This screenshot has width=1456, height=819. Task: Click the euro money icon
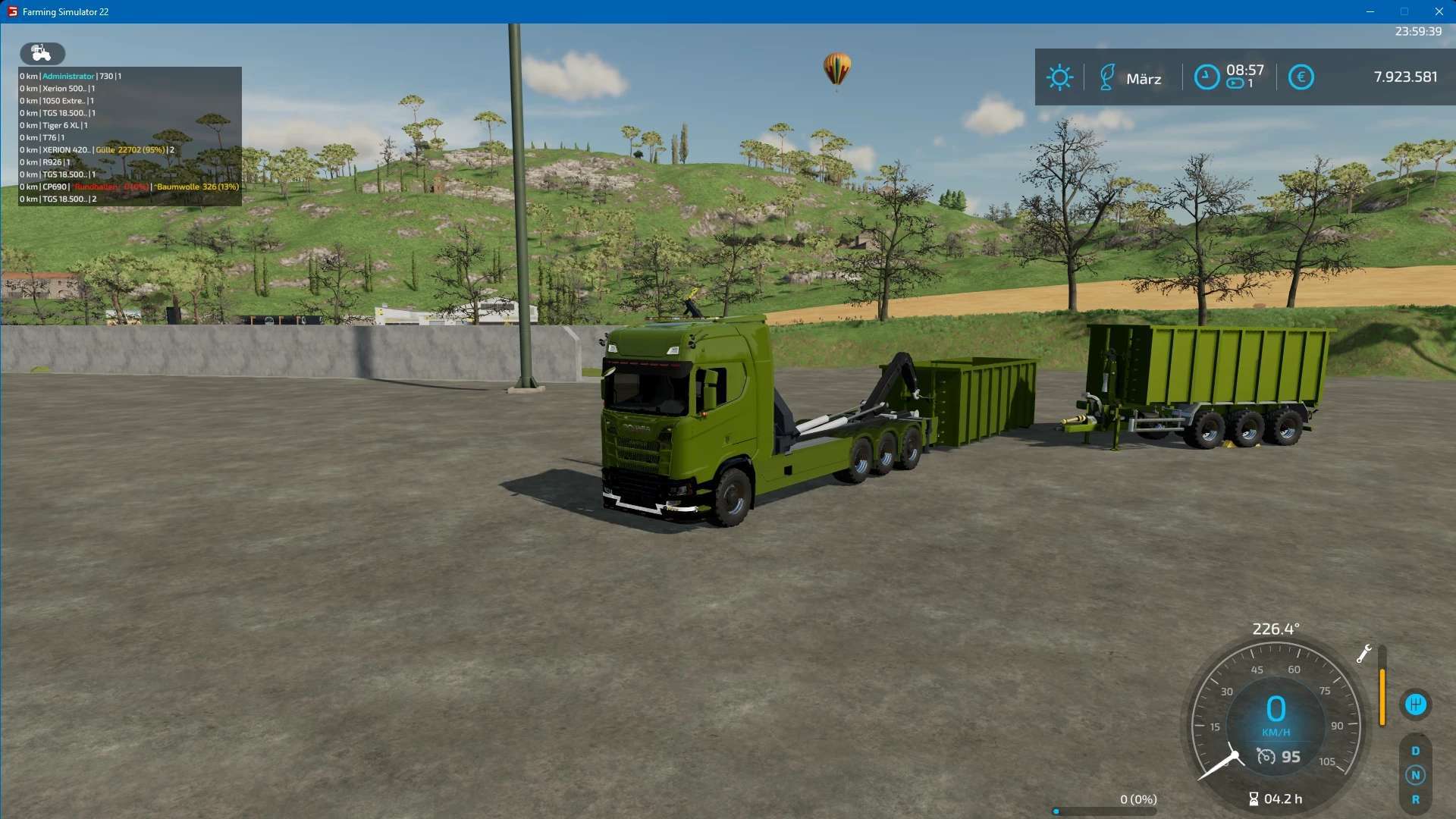click(x=1301, y=77)
